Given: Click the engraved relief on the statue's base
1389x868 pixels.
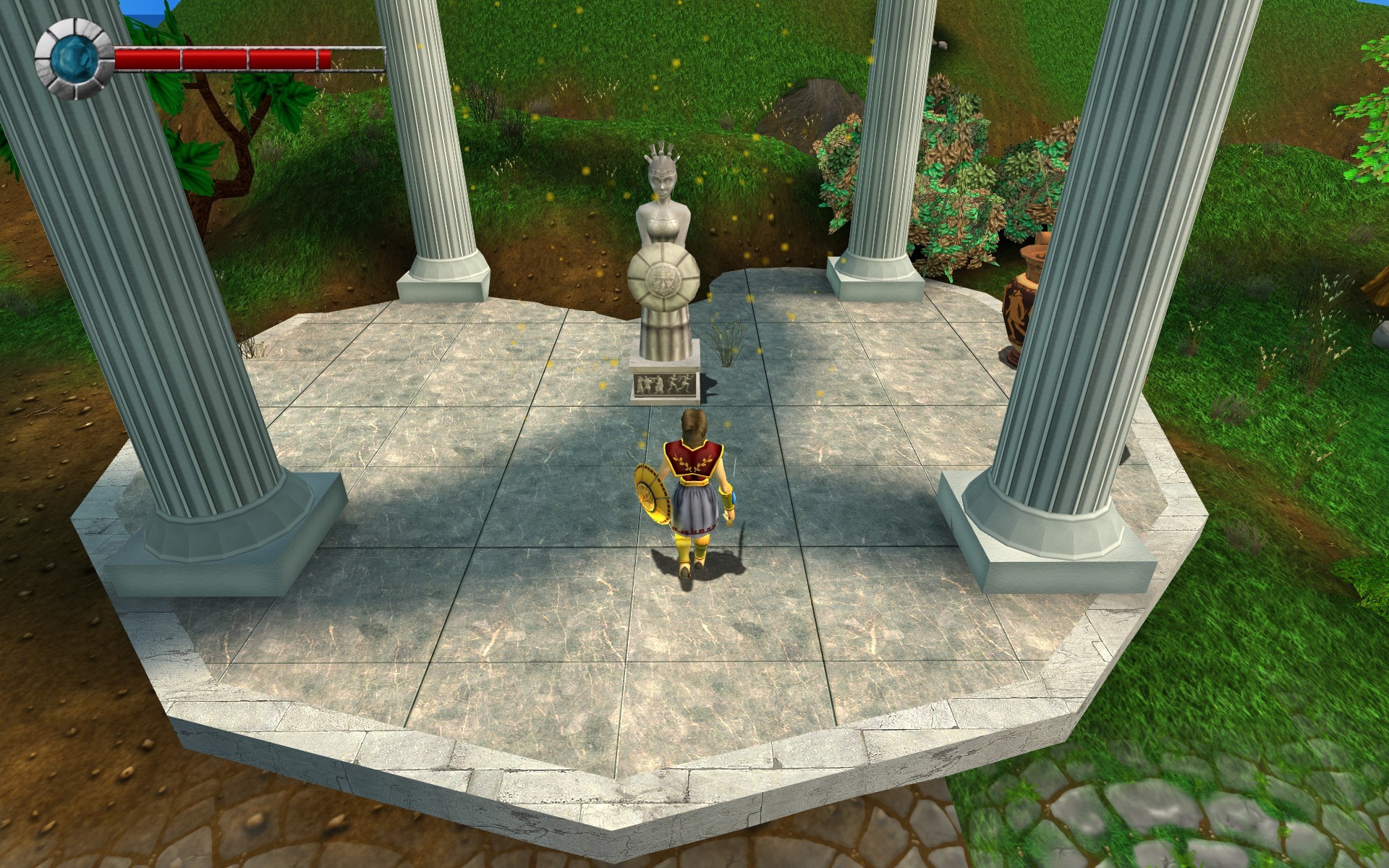Looking at the screenshot, I should coord(664,383).
